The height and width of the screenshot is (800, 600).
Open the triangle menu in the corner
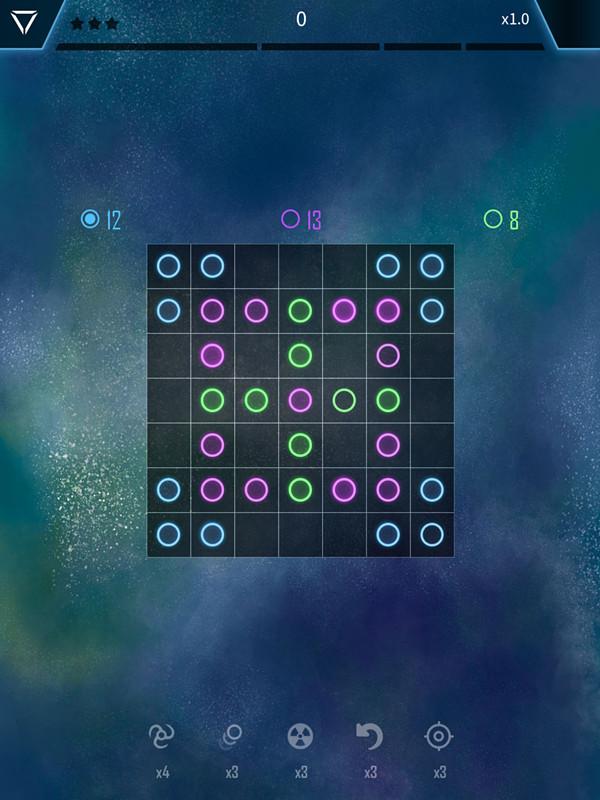click(x=22, y=22)
